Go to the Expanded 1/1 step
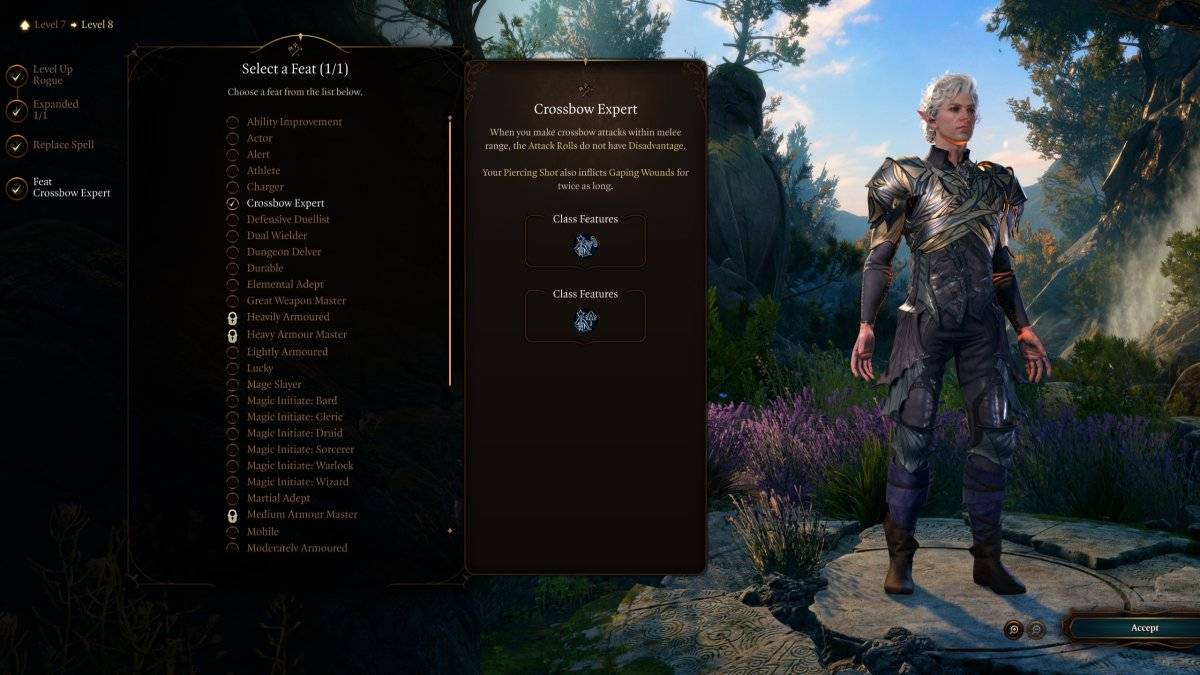The image size is (1200, 675). [55, 110]
